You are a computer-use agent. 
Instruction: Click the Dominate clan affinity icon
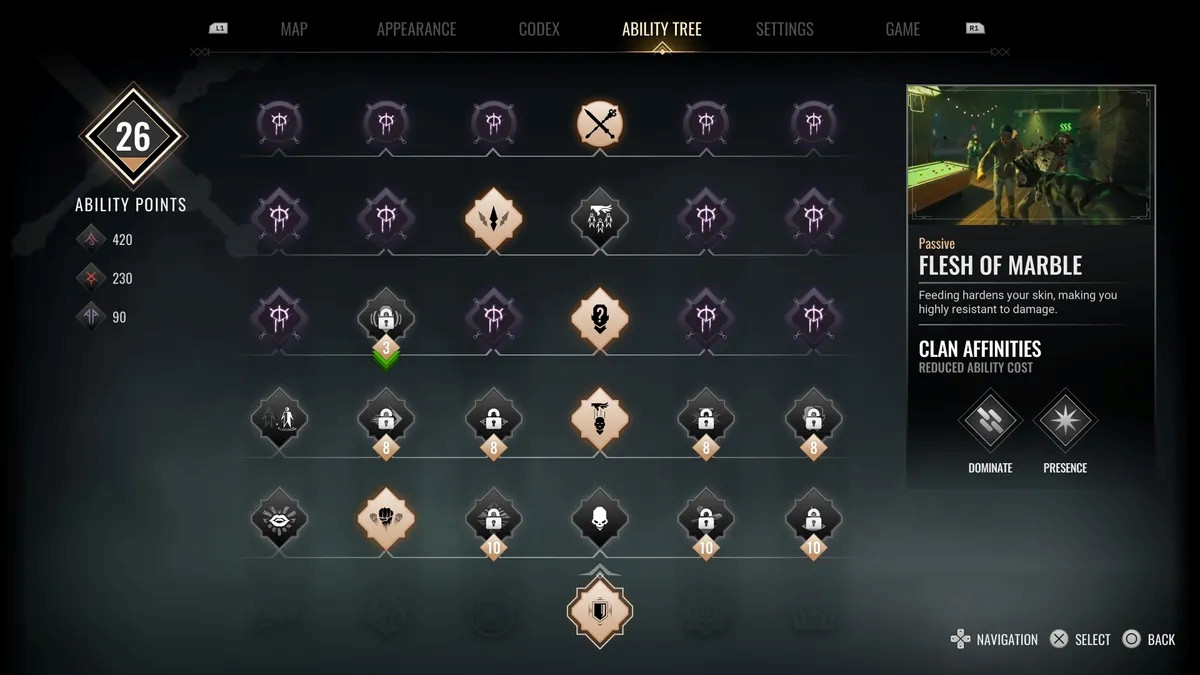990,421
